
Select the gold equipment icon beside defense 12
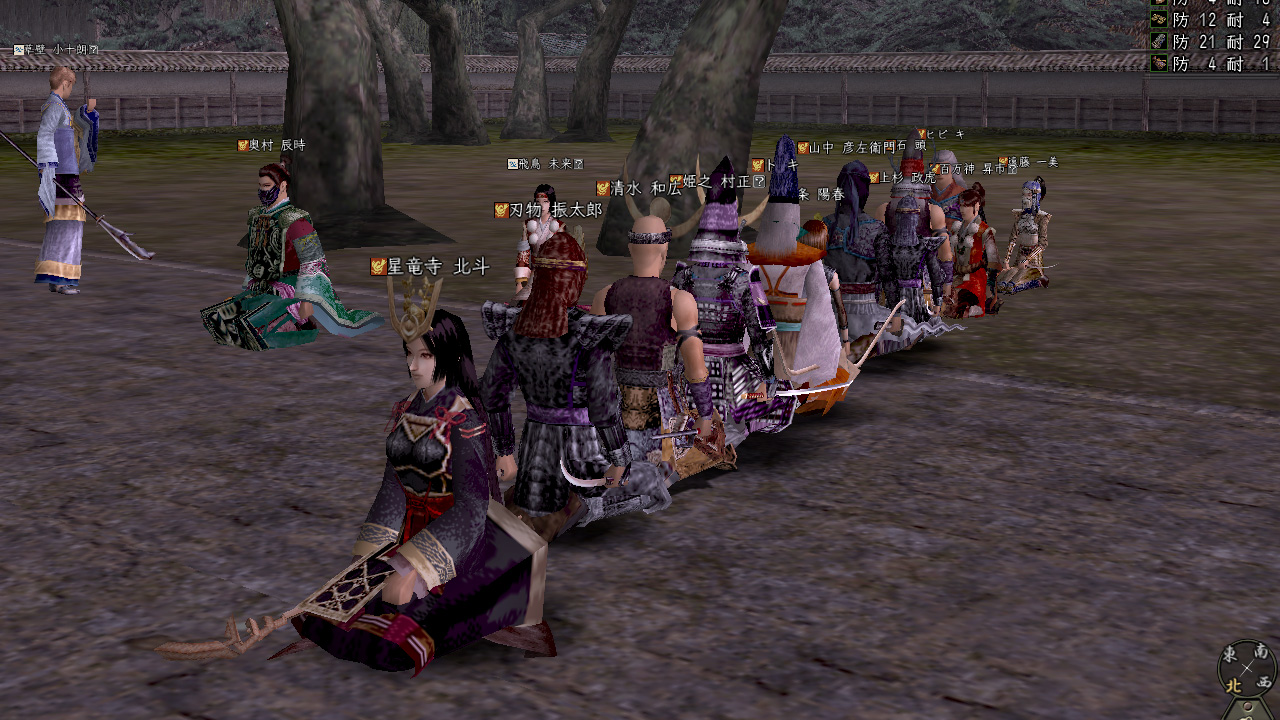click(1159, 20)
